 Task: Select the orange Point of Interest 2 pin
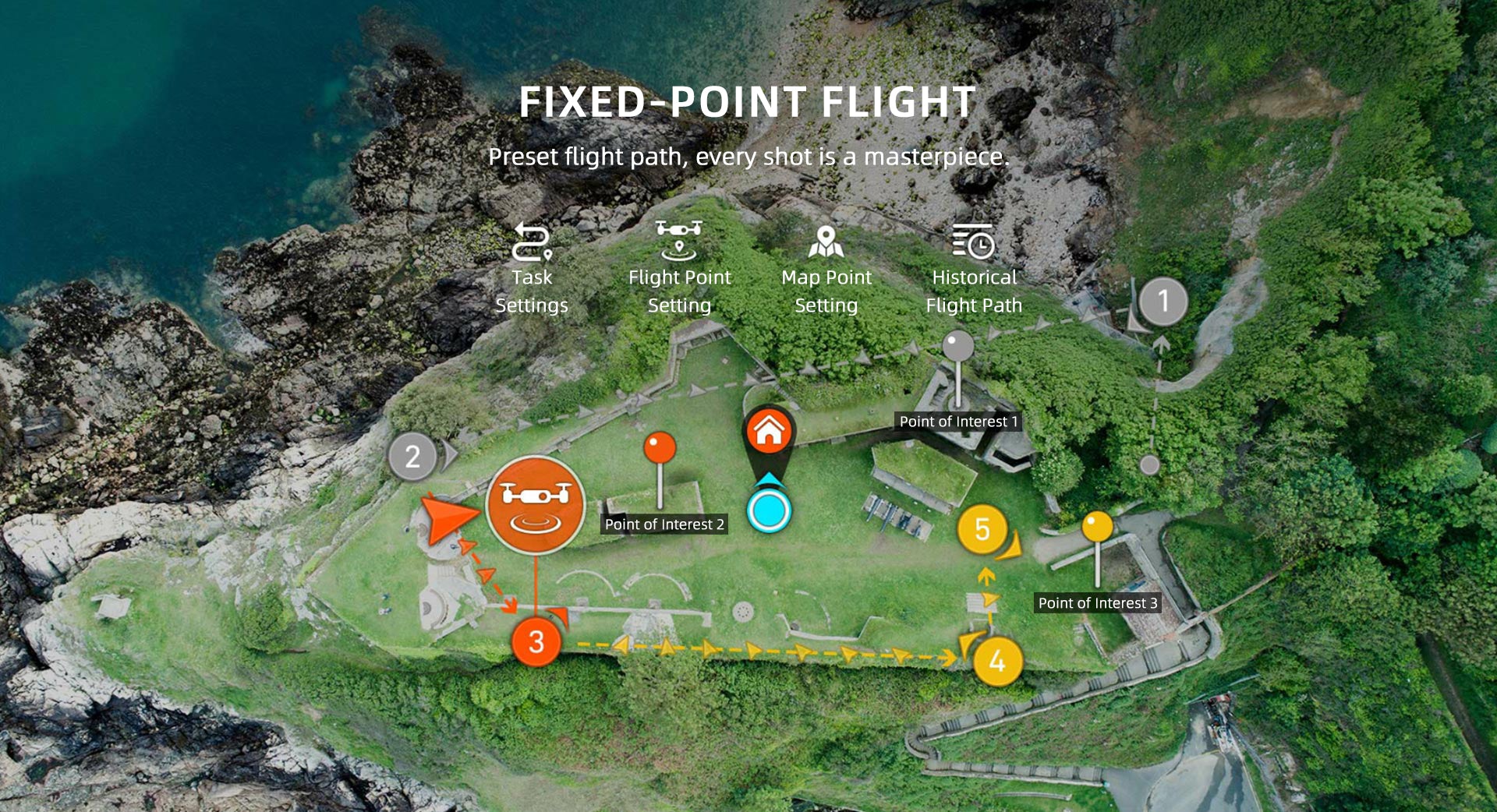pyautogui.click(x=660, y=448)
